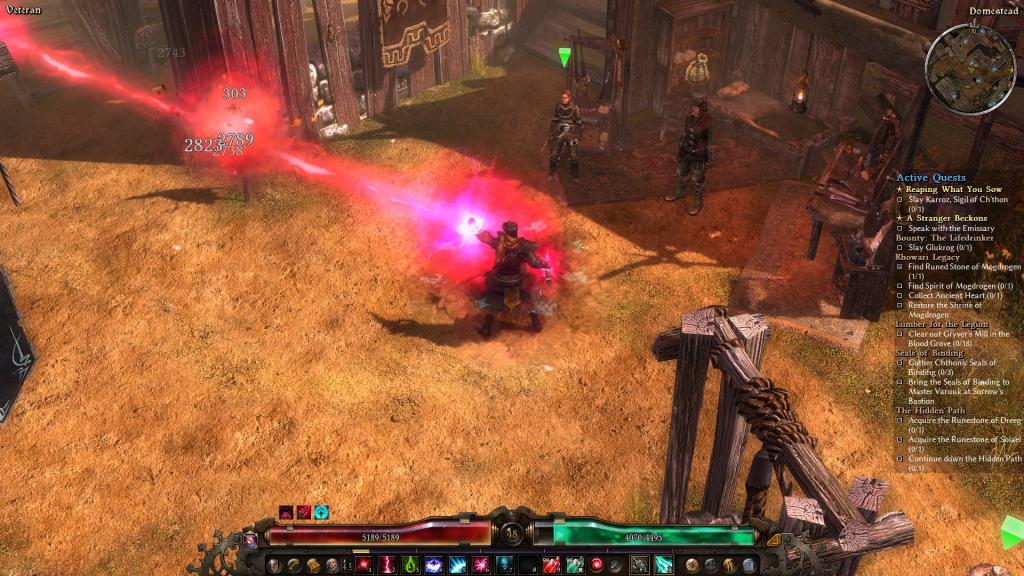Screen dimensions: 1024x576
Task: Click the teal swirl buff icon
Action: (321, 513)
